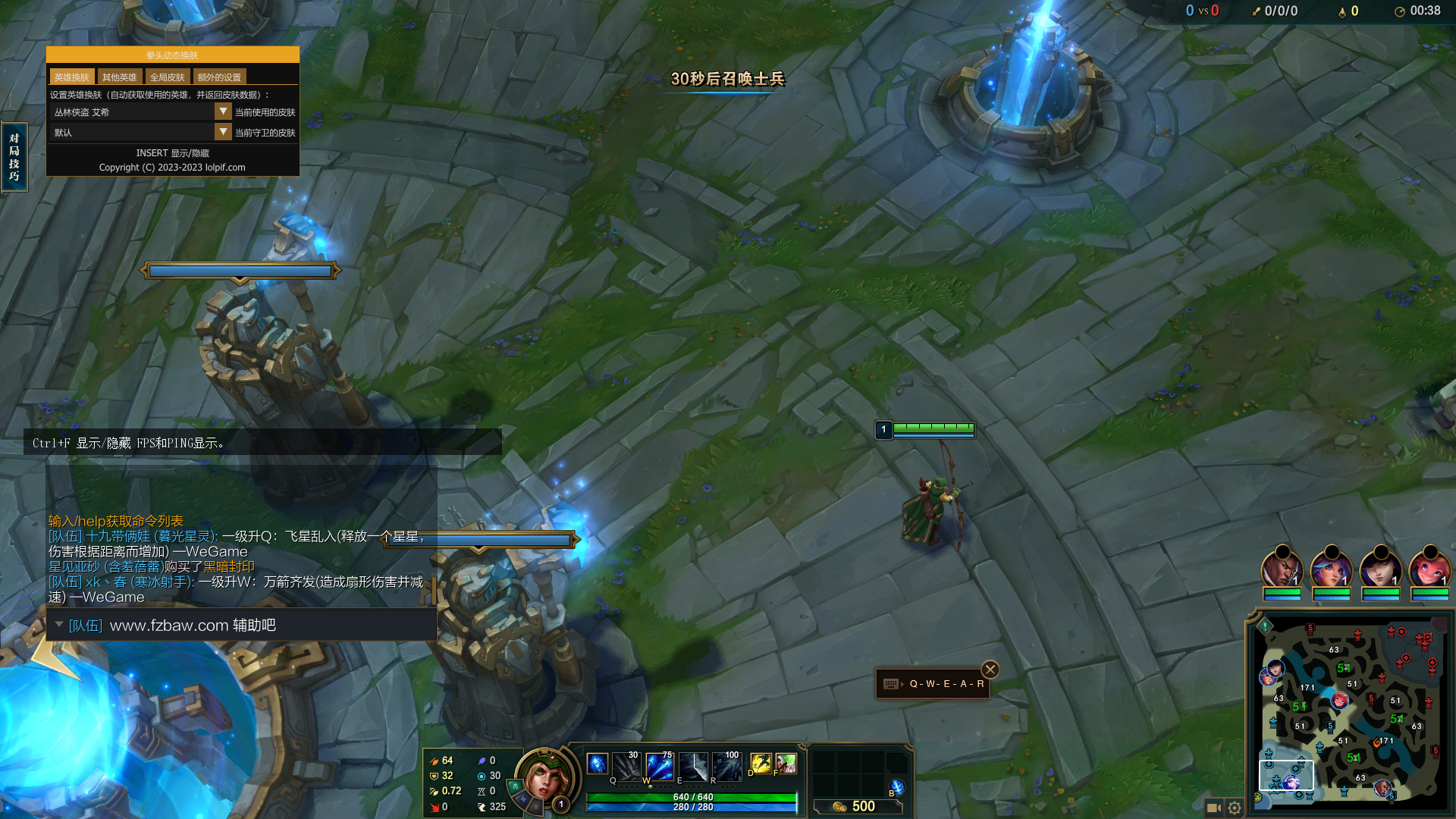Open the 对局技巧 side panel
Screen dimensions: 1456x819
[14, 157]
